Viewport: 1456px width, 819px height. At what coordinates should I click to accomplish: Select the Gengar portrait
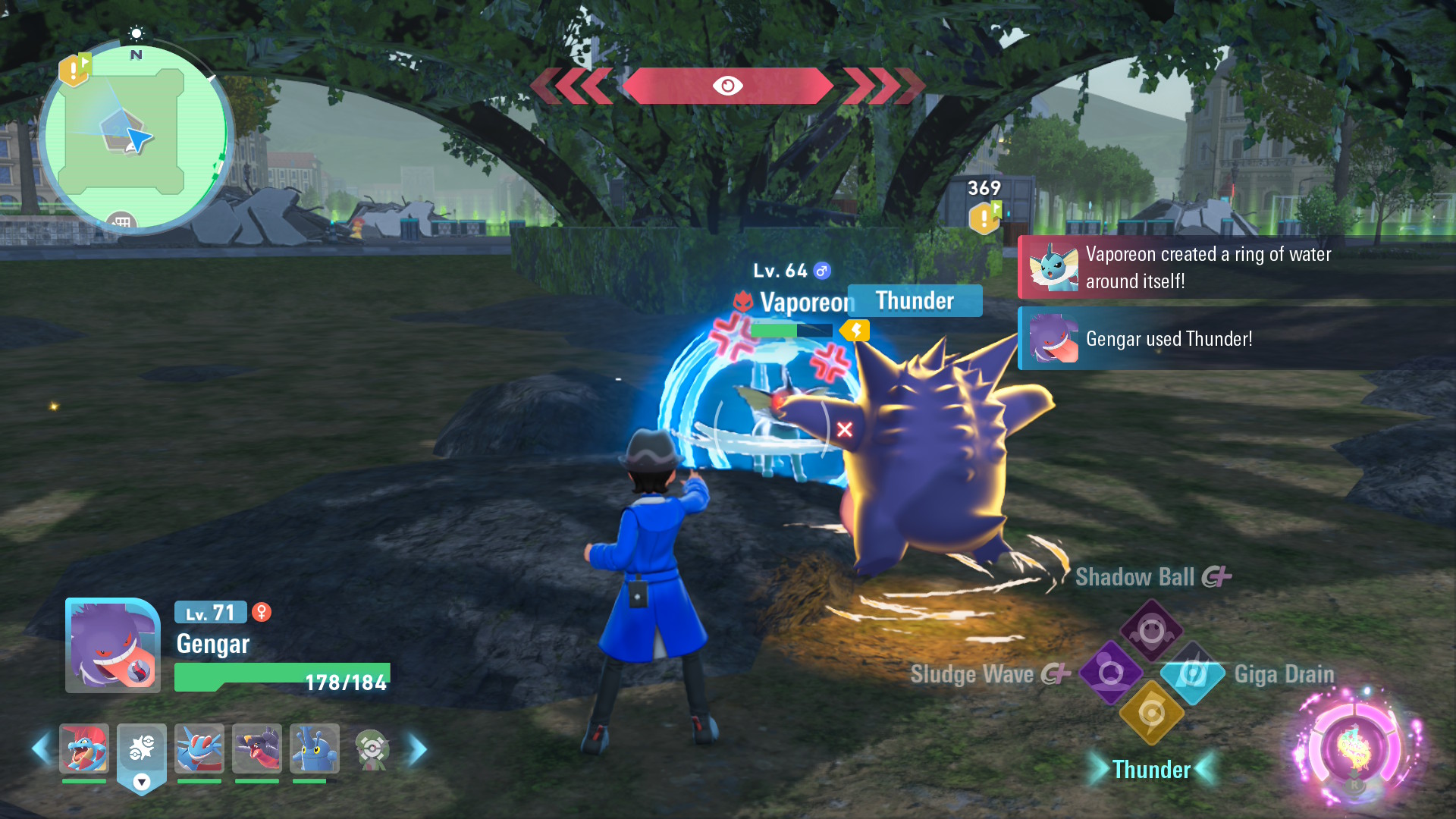pos(113,646)
